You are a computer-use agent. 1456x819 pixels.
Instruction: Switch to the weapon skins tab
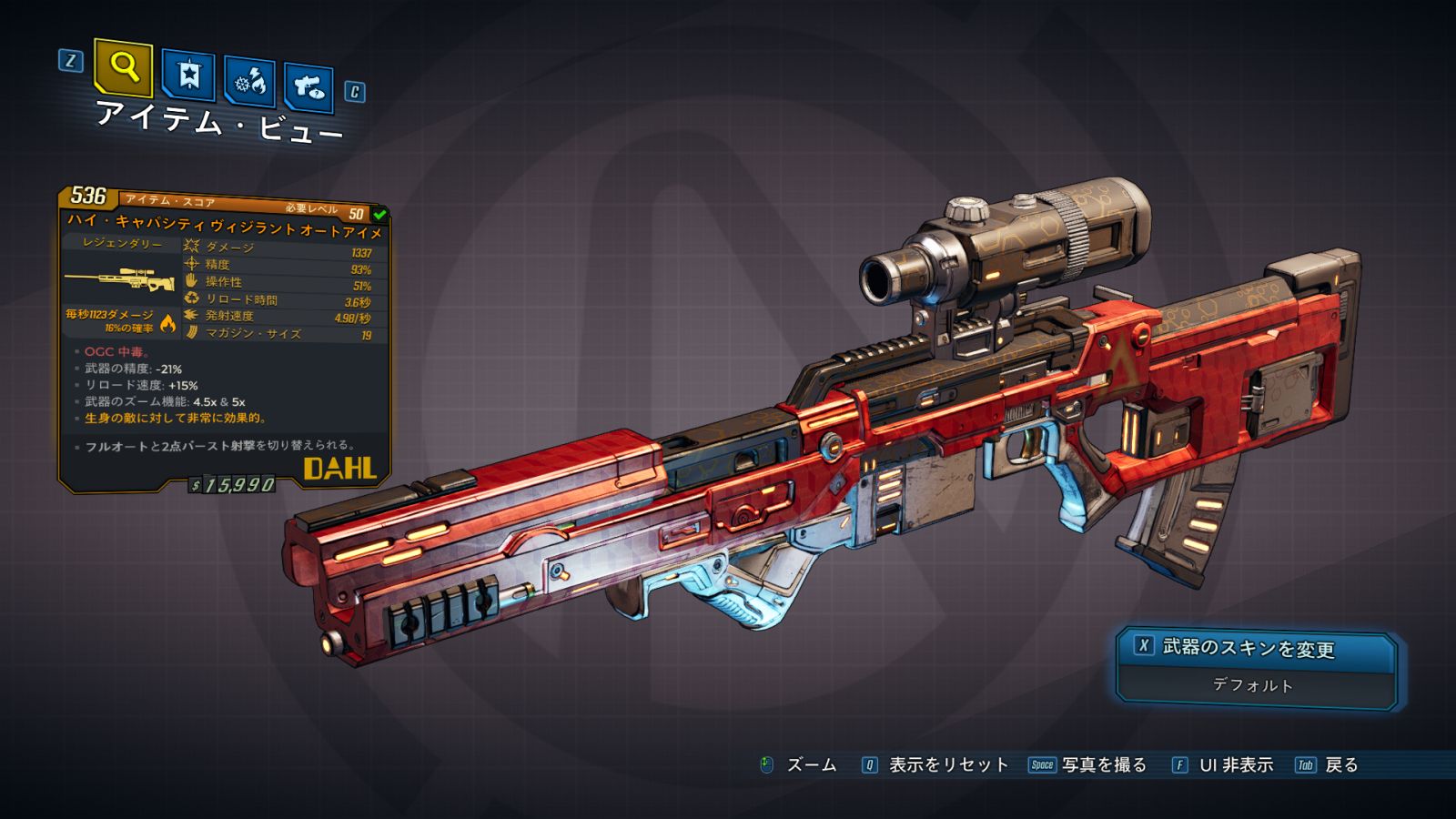(x=308, y=87)
